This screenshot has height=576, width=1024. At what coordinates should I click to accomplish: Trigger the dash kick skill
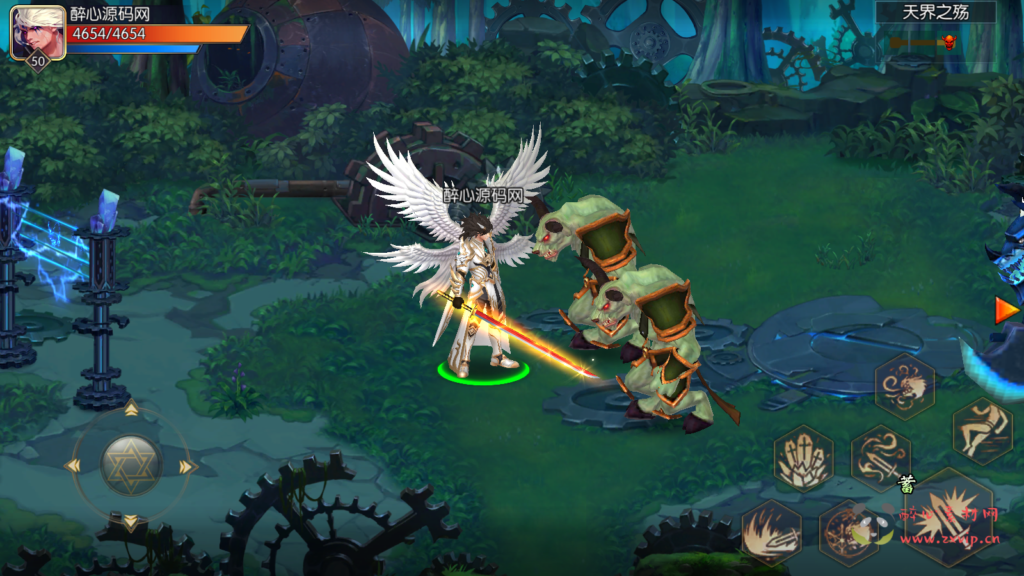click(x=982, y=430)
